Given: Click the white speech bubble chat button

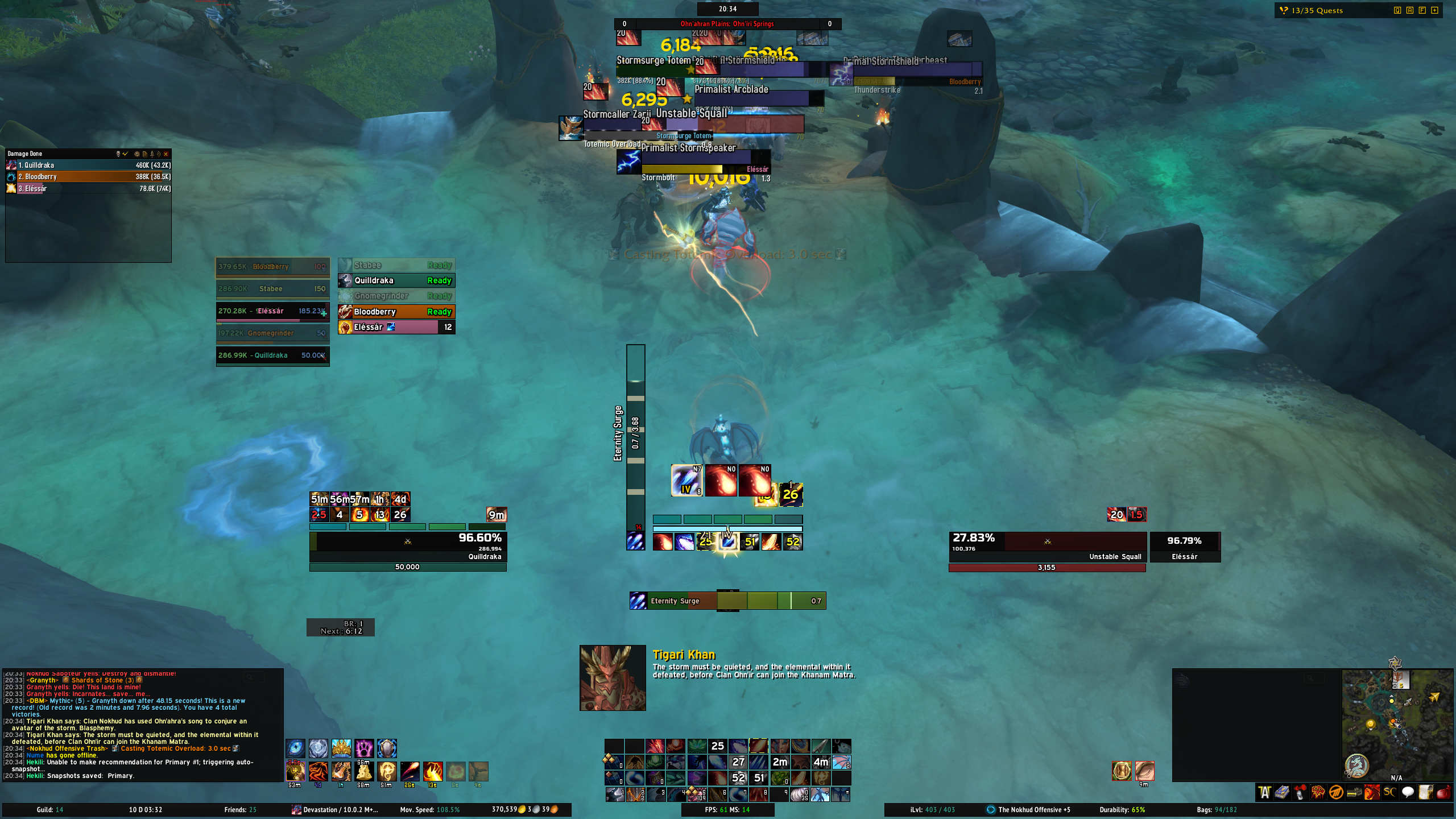Looking at the screenshot, I should (x=1408, y=792).
